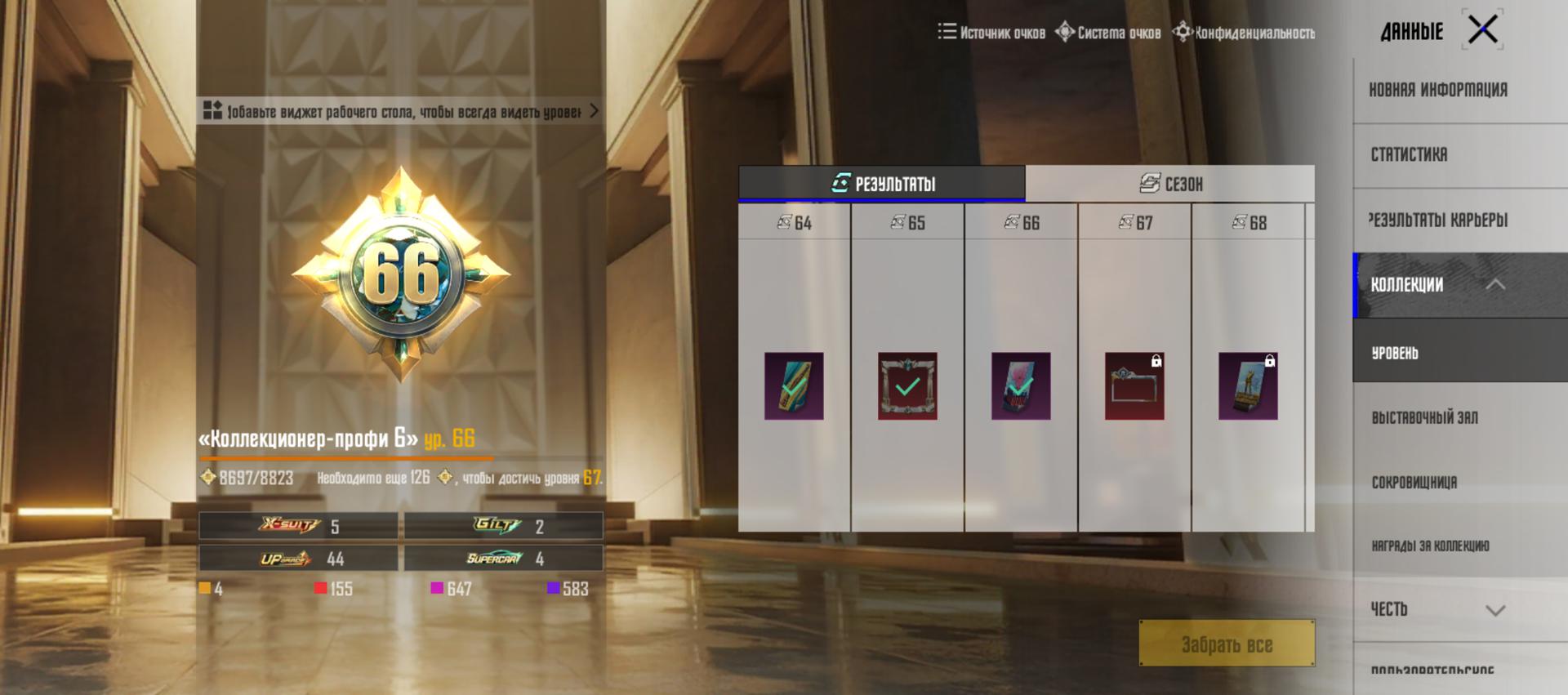Collapse the Коллекции section

[x=1494, y=284]
